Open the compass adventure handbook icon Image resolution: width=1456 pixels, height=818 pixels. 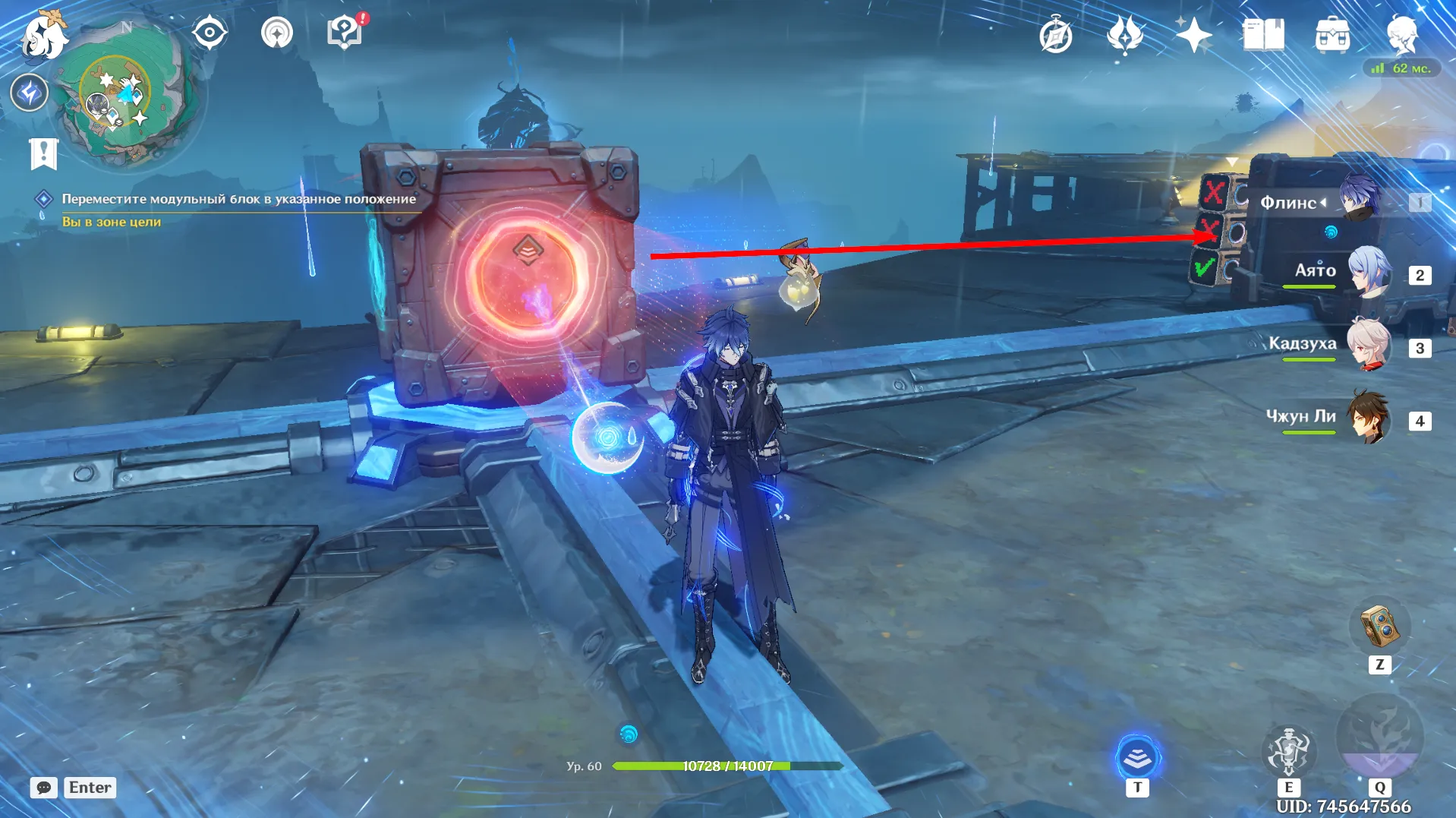coord(1055,36)
